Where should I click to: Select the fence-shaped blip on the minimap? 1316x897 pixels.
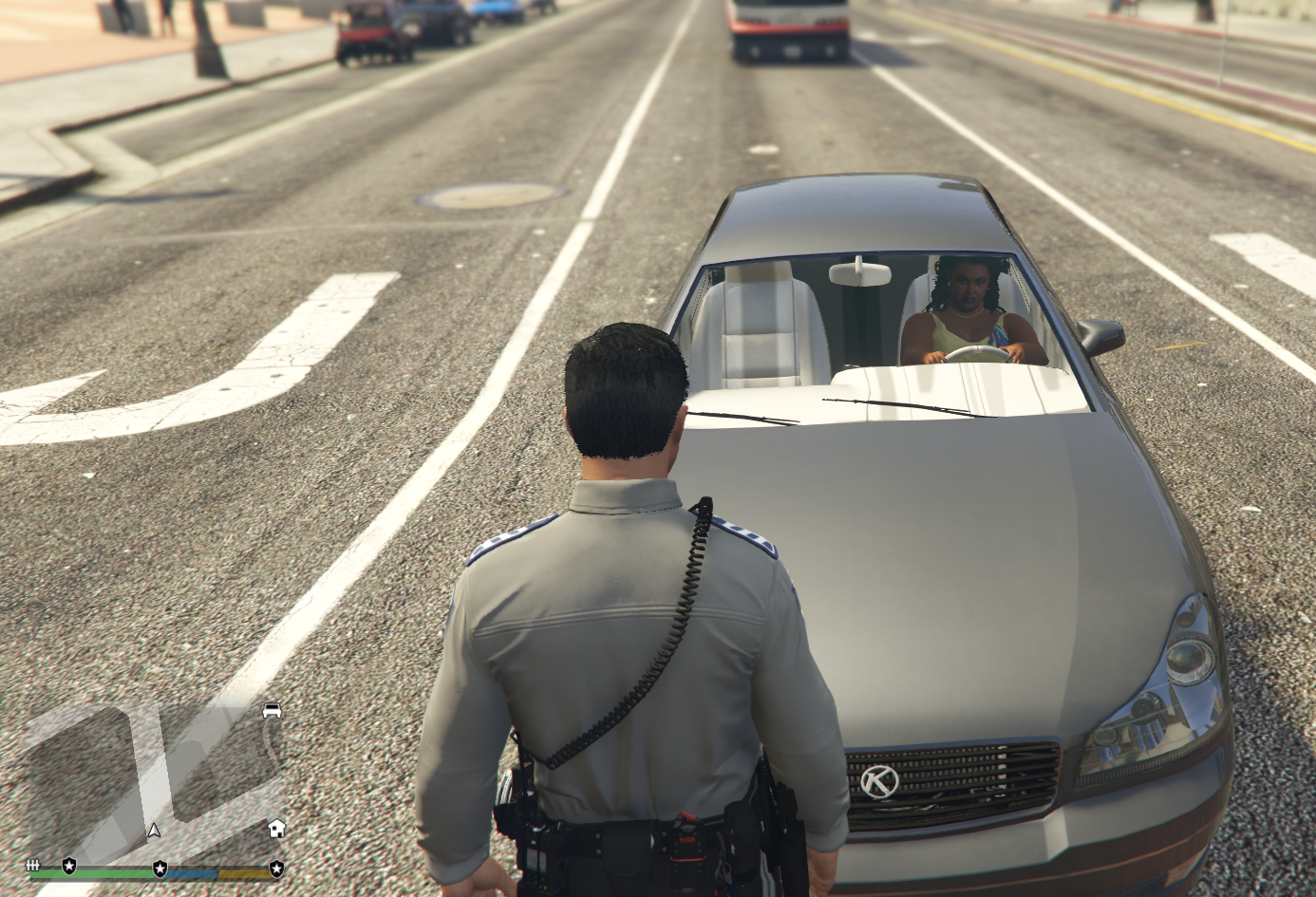(33, 866)
